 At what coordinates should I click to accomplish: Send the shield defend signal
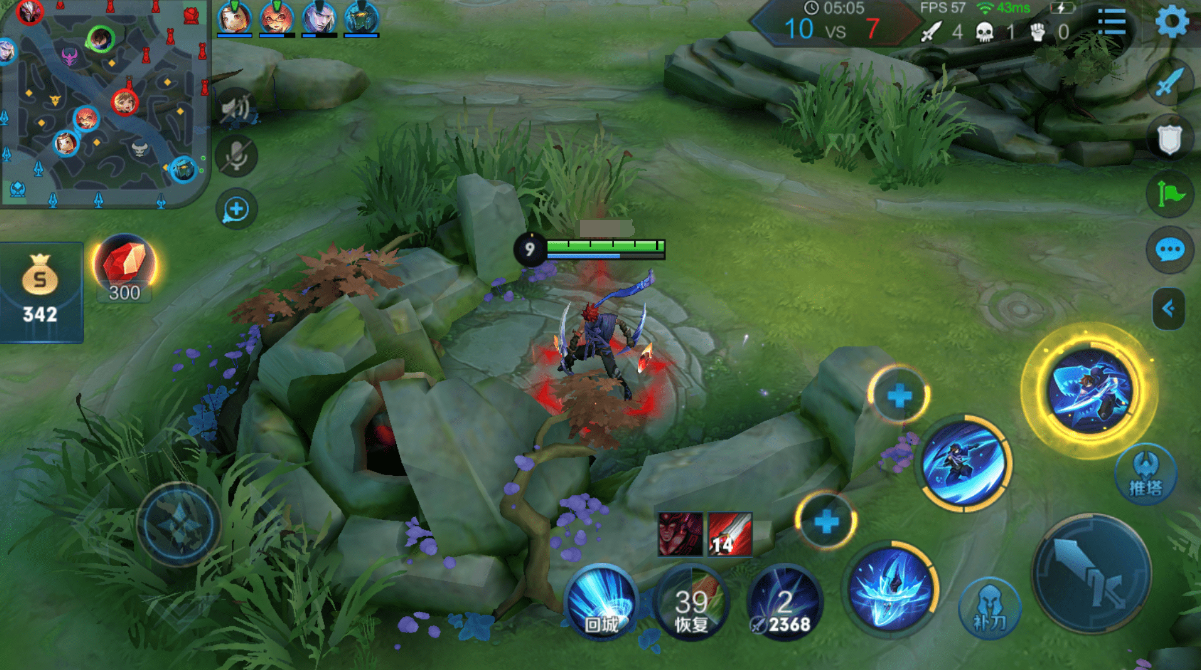(1170, 139)
